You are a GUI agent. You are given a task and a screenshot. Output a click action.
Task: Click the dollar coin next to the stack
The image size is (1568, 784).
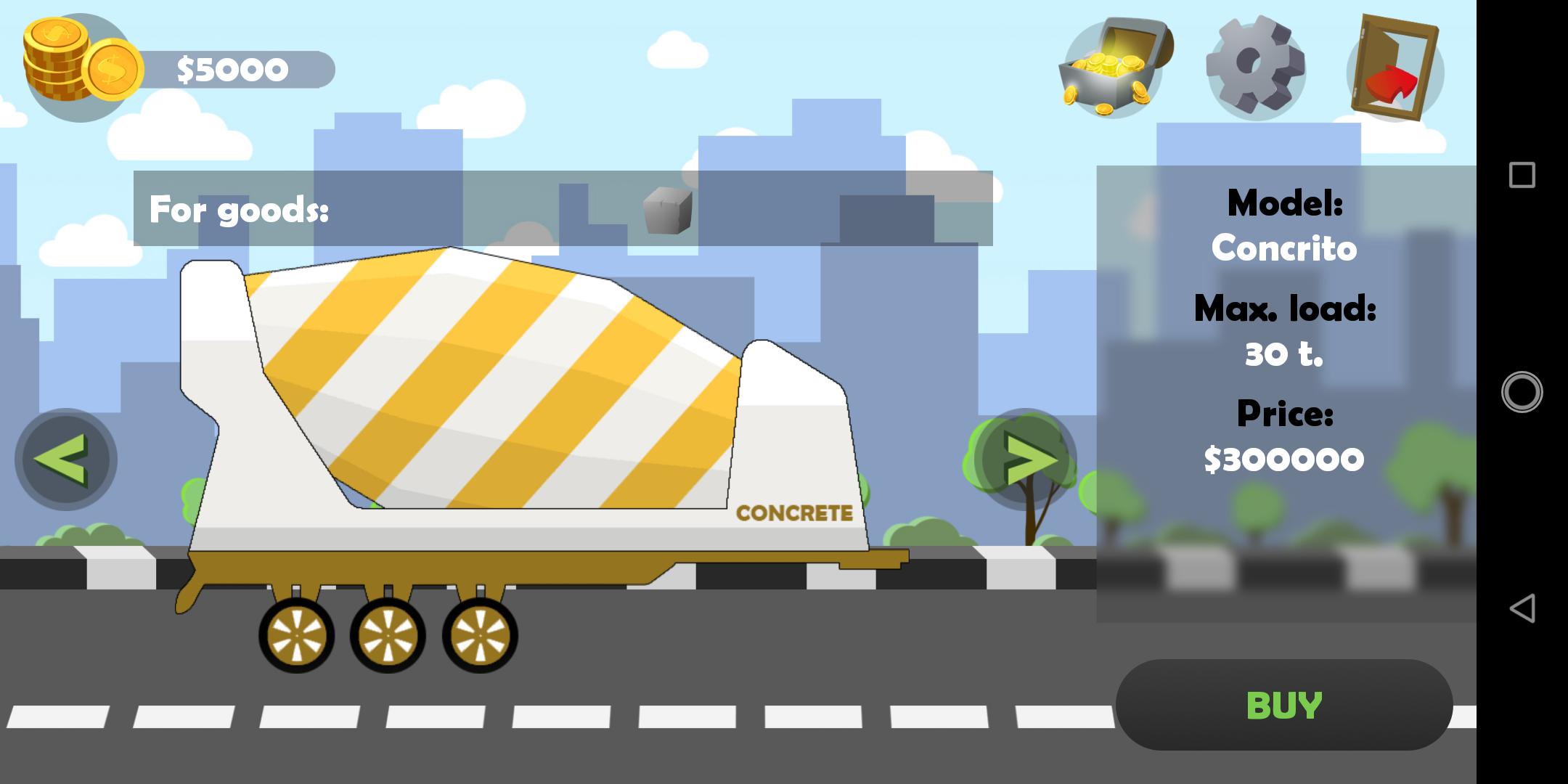(113, 69)
